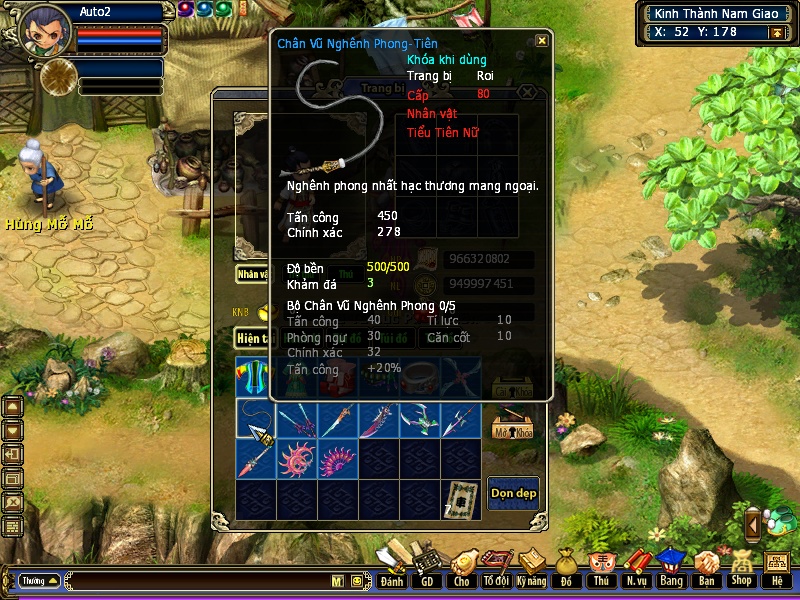Open the Kỹ năng skills menu
Screen dimensions: 800x600
pos(531,570)
